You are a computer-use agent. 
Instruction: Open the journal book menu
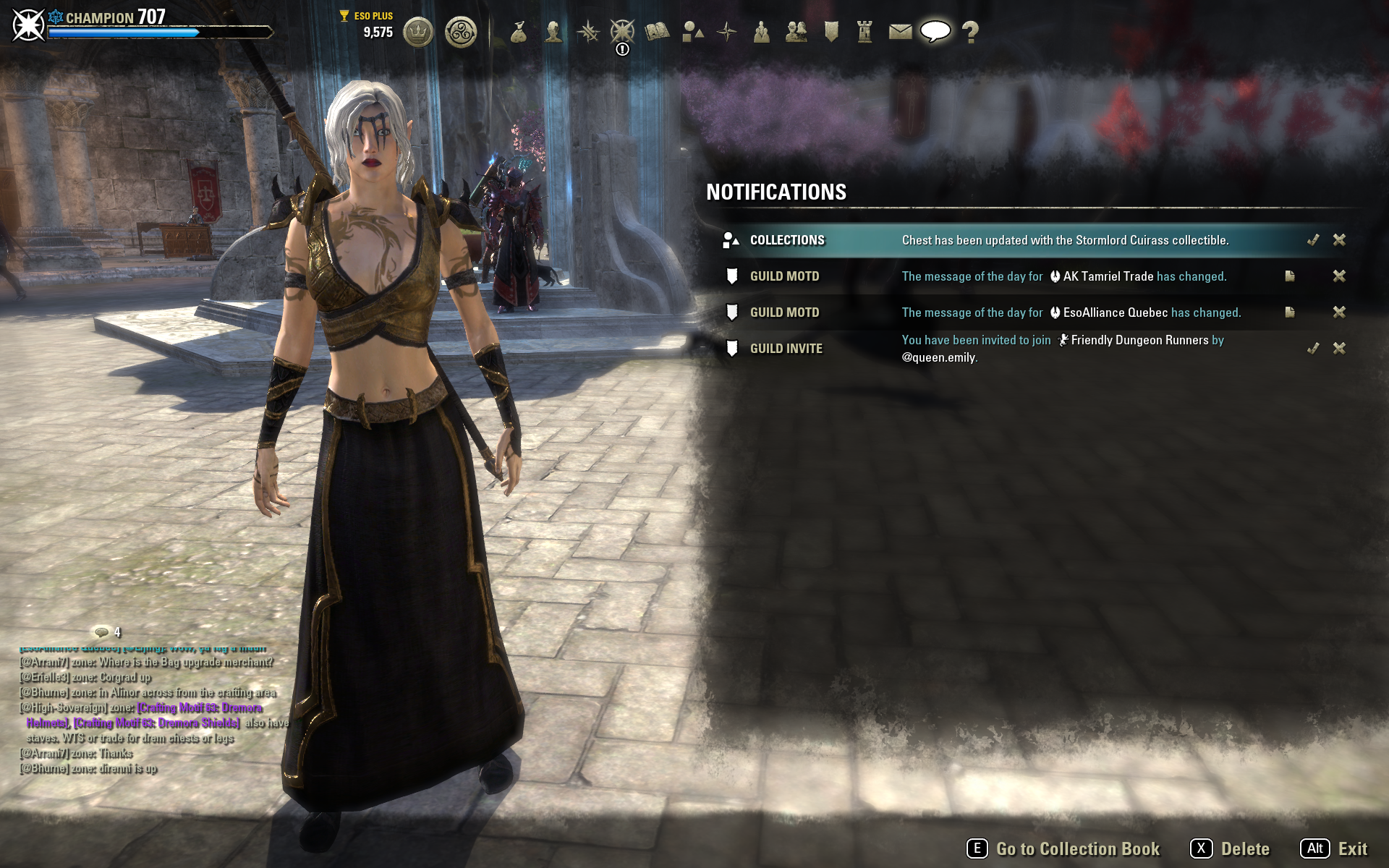pyautogui.click(x=657, y=32)
